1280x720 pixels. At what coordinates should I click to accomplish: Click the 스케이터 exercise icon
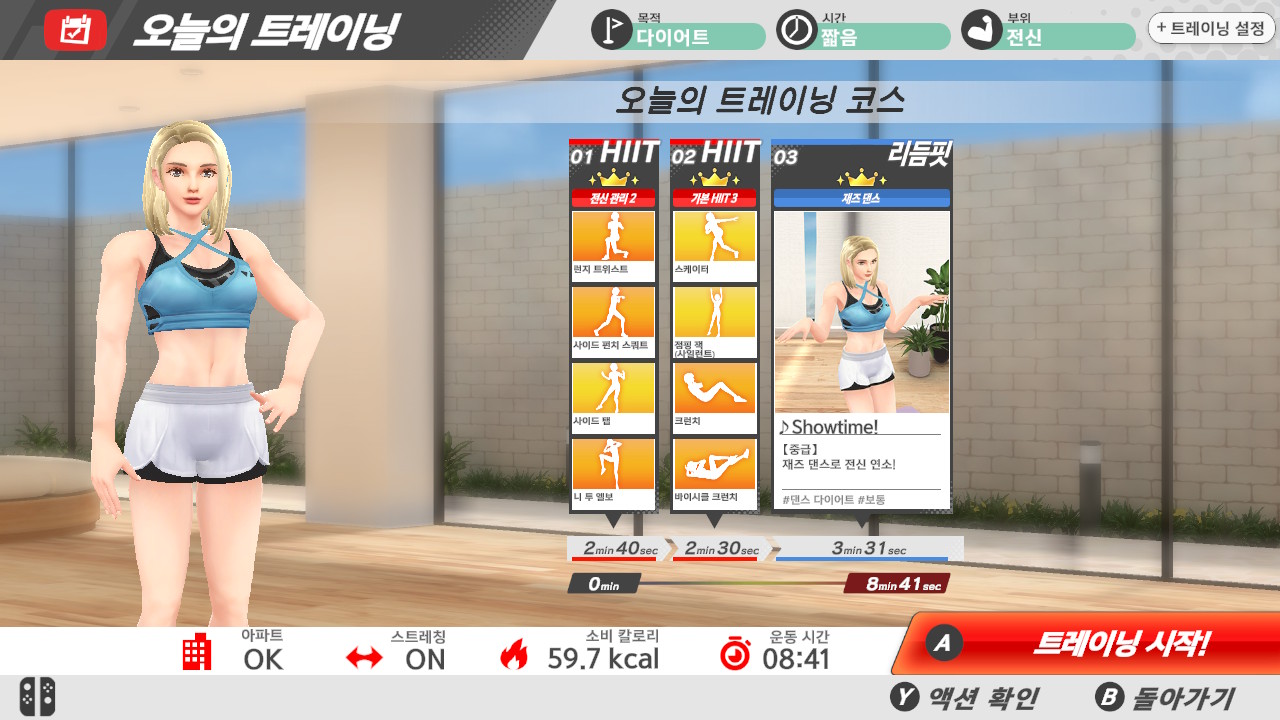point(715,238)
